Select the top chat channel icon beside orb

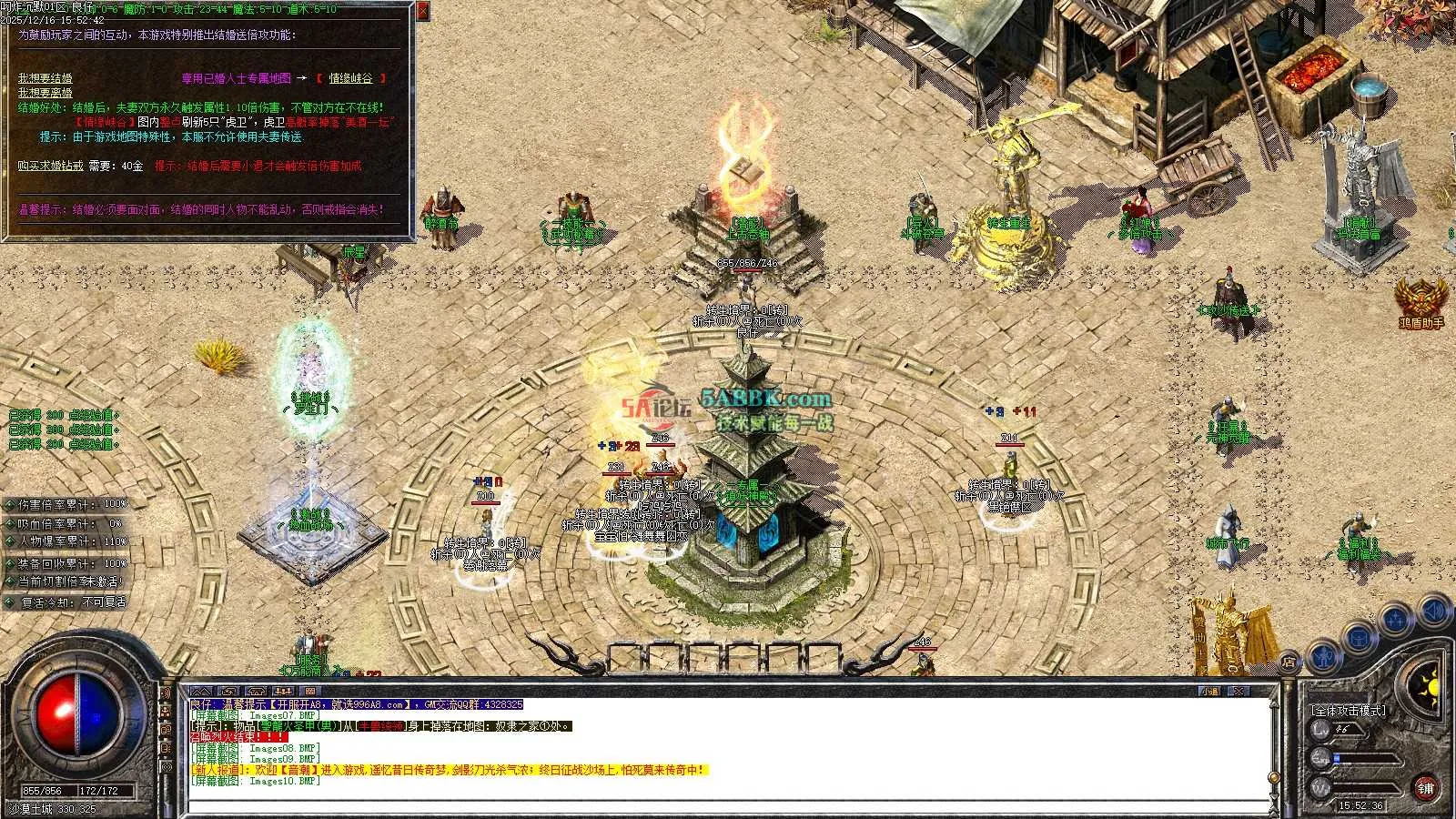point(166,693)
